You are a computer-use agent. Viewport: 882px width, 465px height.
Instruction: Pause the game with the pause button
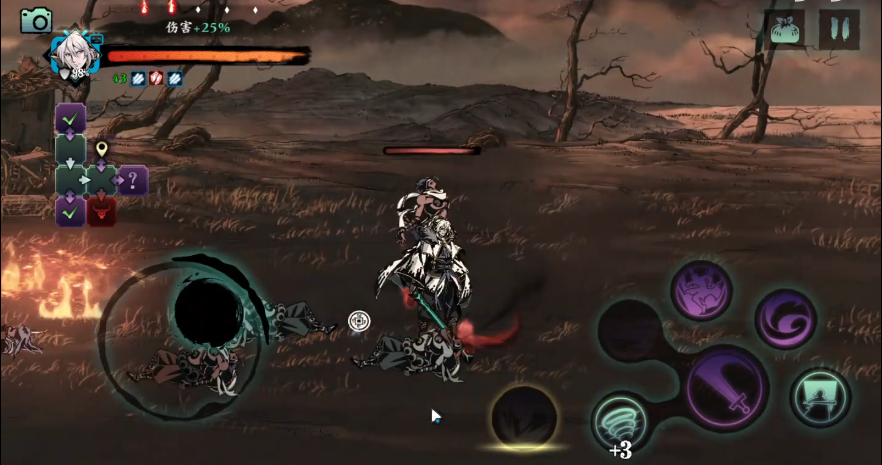pyautogui.click(x=839, y=28)
